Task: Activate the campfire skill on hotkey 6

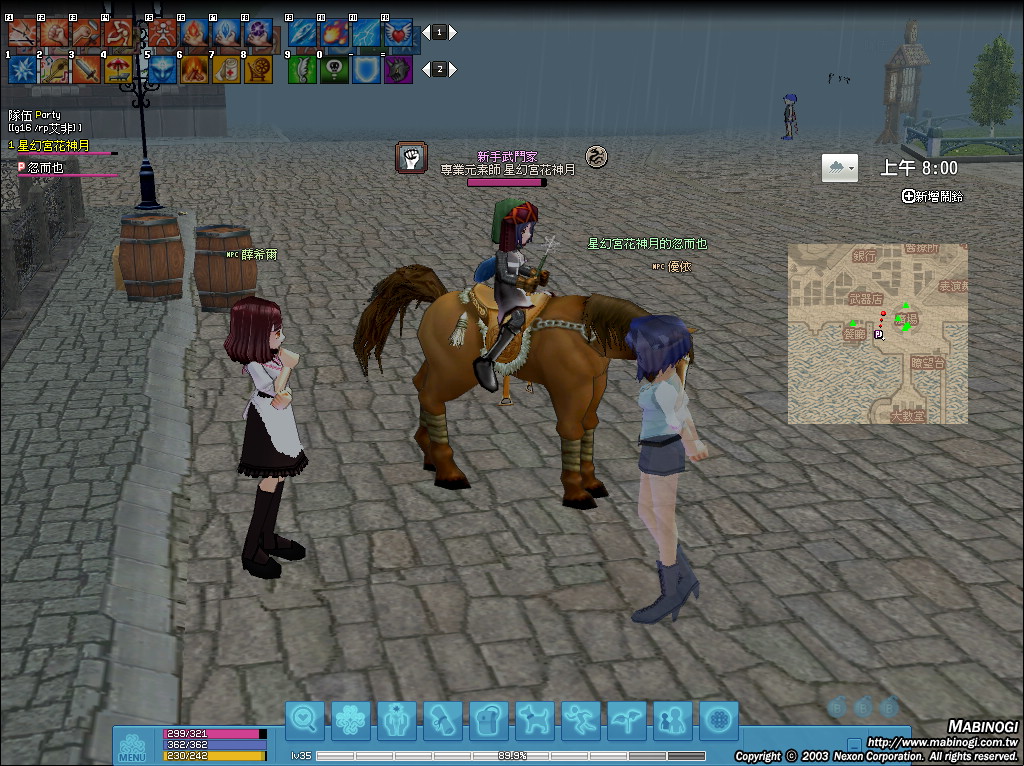Action: 194,69
